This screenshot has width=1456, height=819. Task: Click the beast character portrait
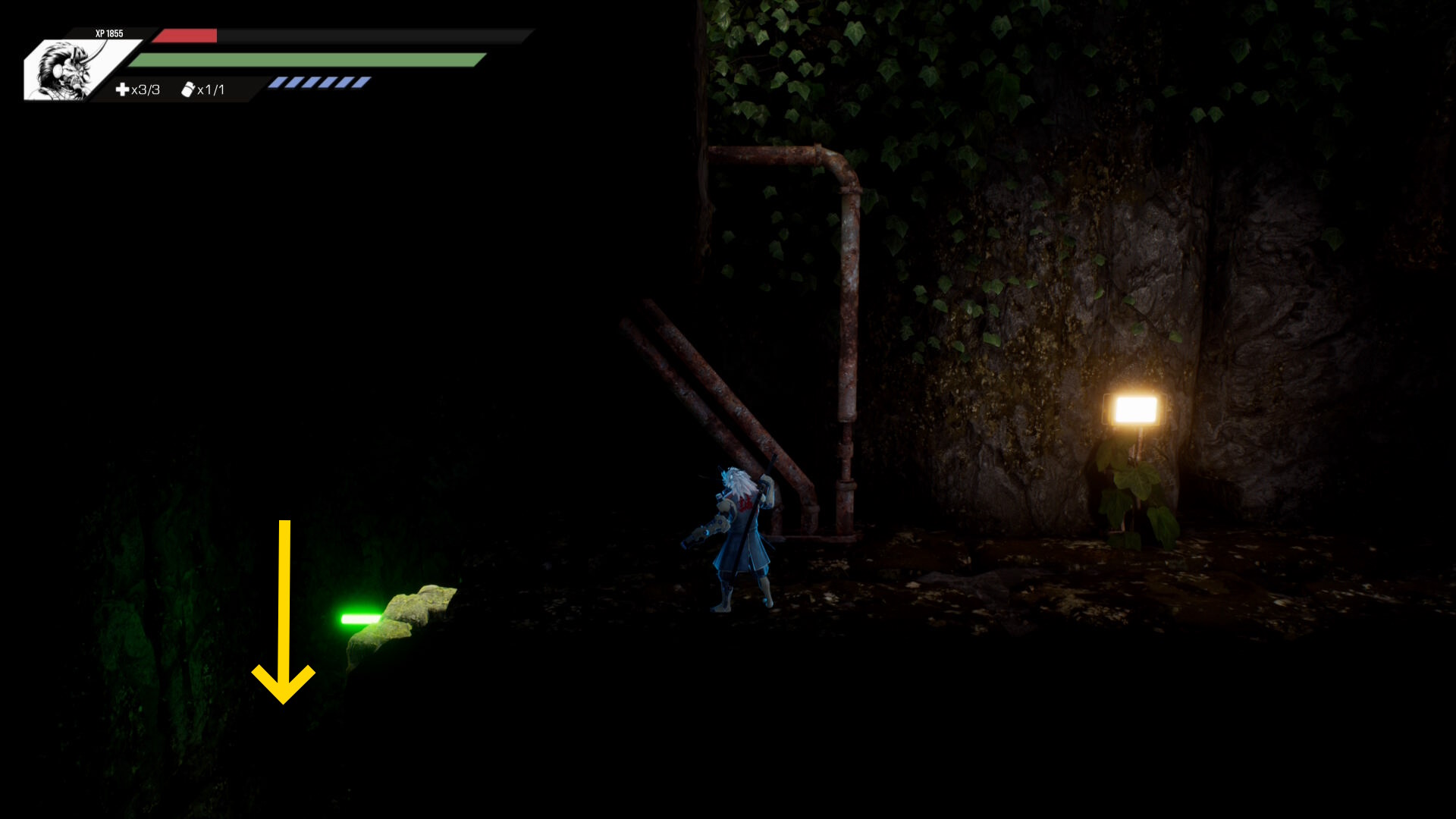(67, 71)
